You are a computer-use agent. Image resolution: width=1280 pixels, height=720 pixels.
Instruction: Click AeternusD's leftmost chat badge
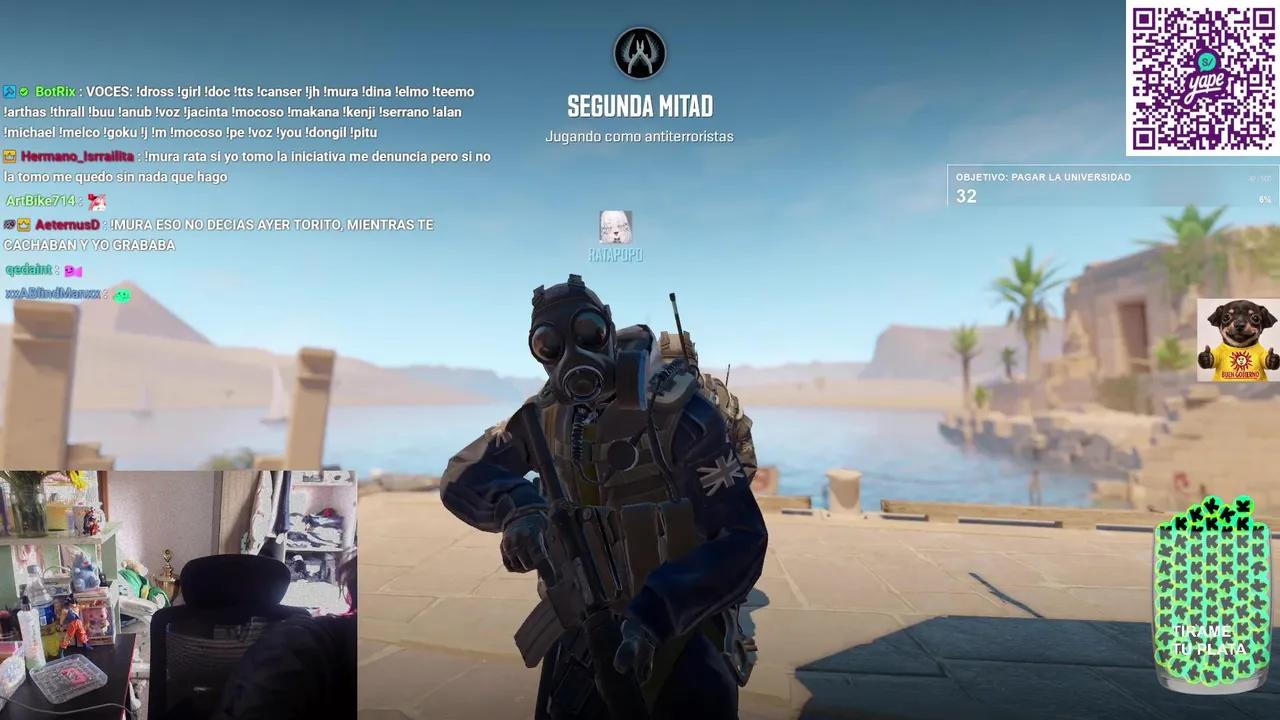pyautogui.click(x=9, y=224)
